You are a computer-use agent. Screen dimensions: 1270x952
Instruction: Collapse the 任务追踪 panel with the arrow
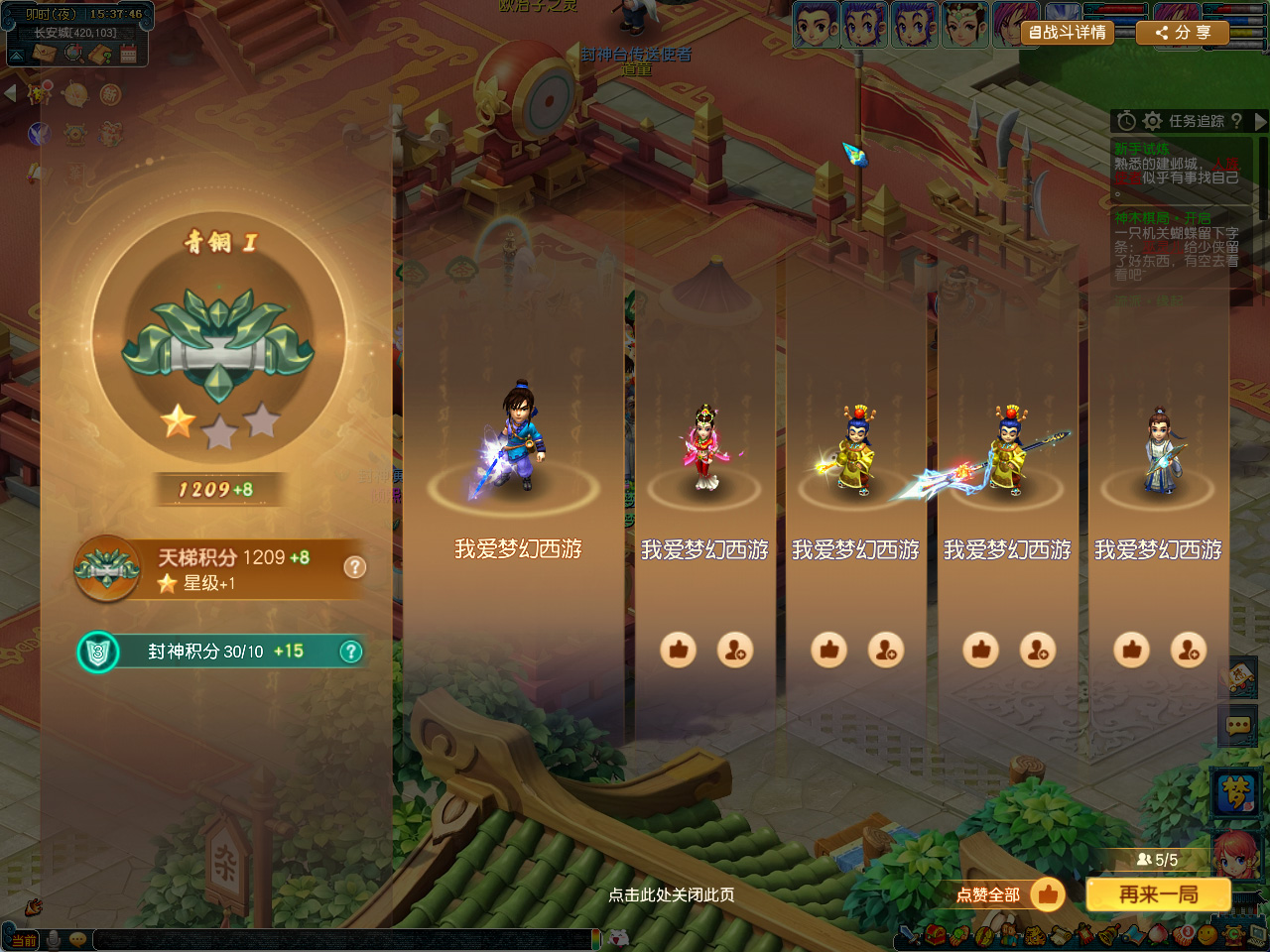pos(1260,121)
